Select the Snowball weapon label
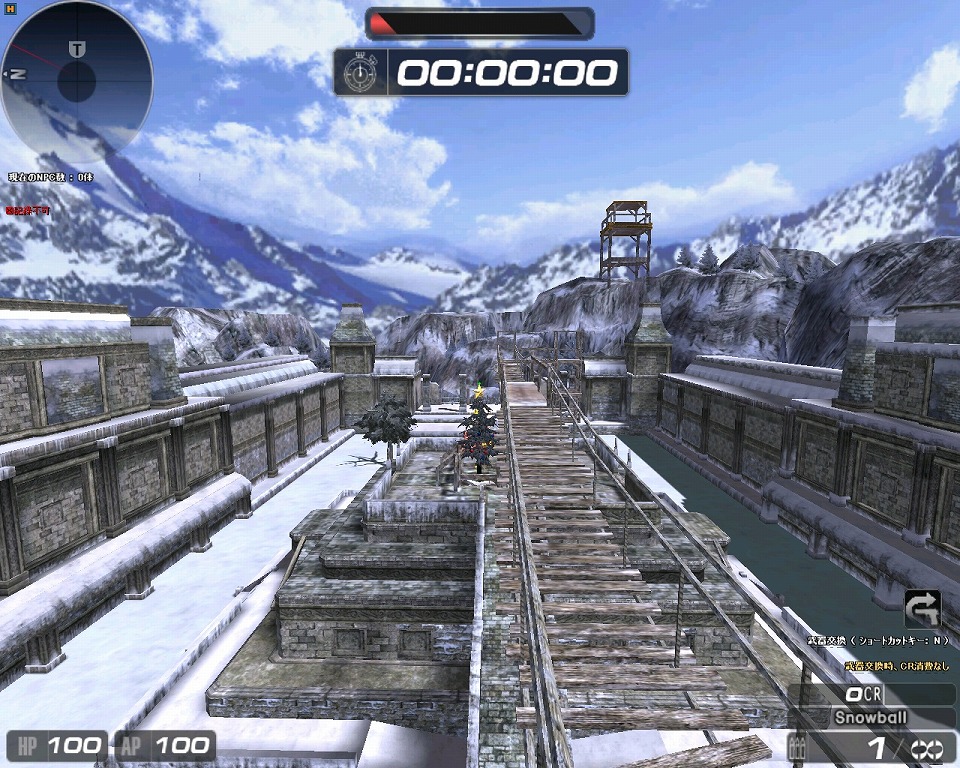Image resolution: width=960 pixels, height=768 pixels. click(872, 717)
